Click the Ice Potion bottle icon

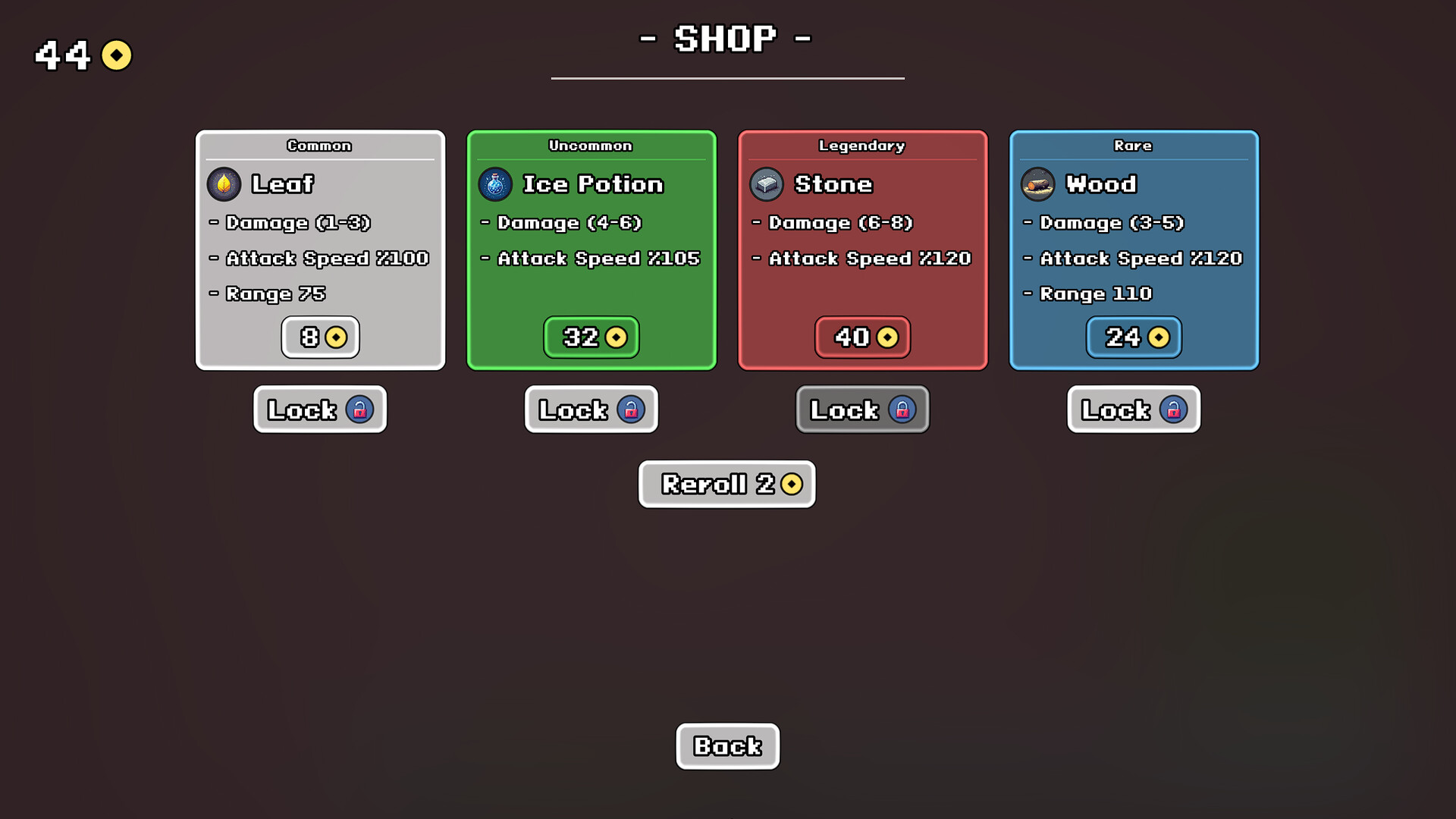[x=494, y=184]
